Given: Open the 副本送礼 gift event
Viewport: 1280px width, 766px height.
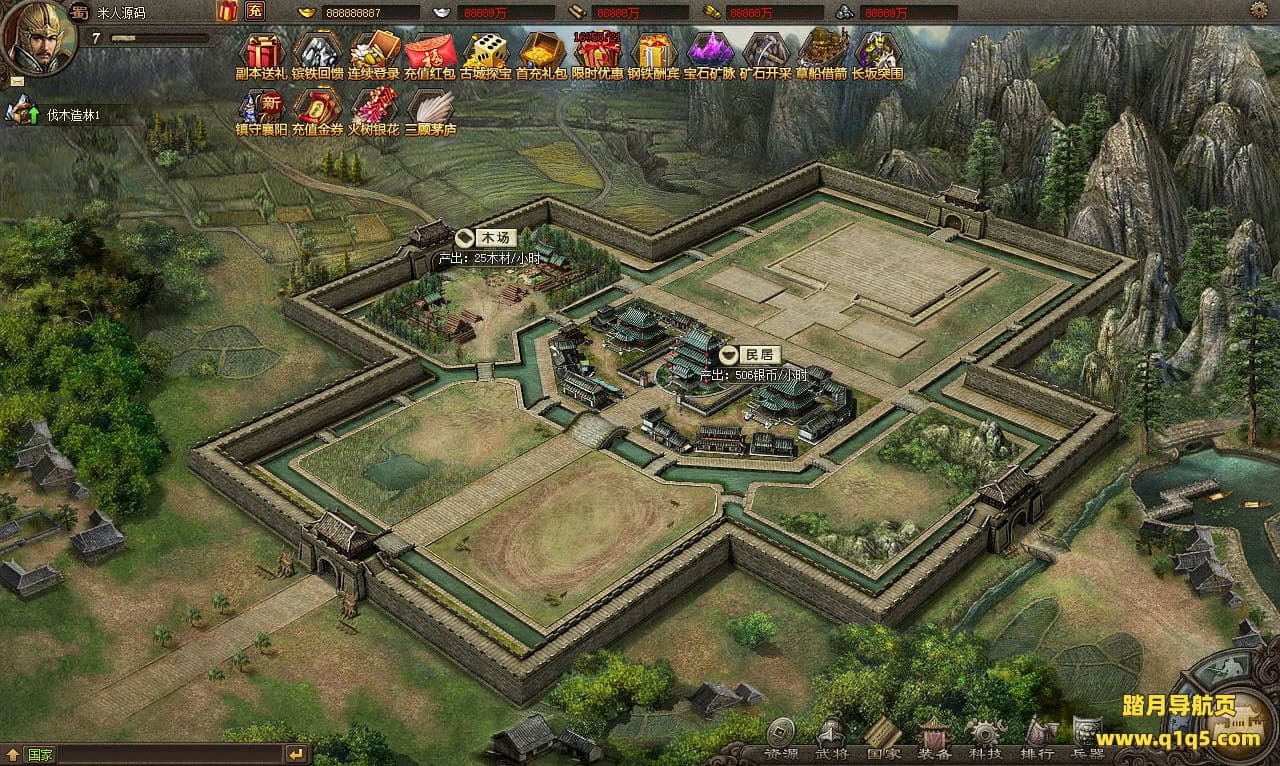Looking at the screenshot, I should pos(262,54).
